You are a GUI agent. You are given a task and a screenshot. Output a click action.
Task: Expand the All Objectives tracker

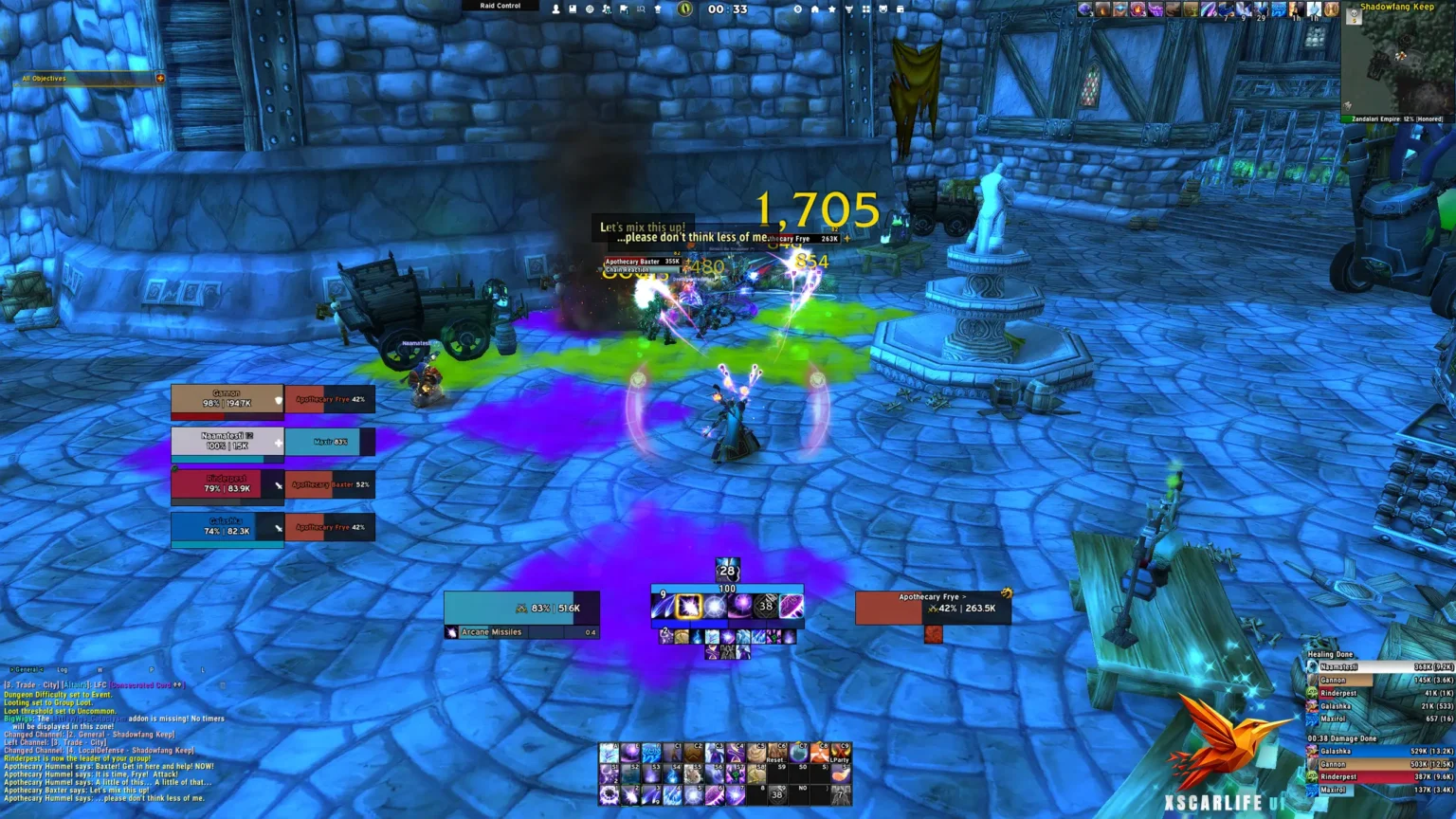(161, 79)
